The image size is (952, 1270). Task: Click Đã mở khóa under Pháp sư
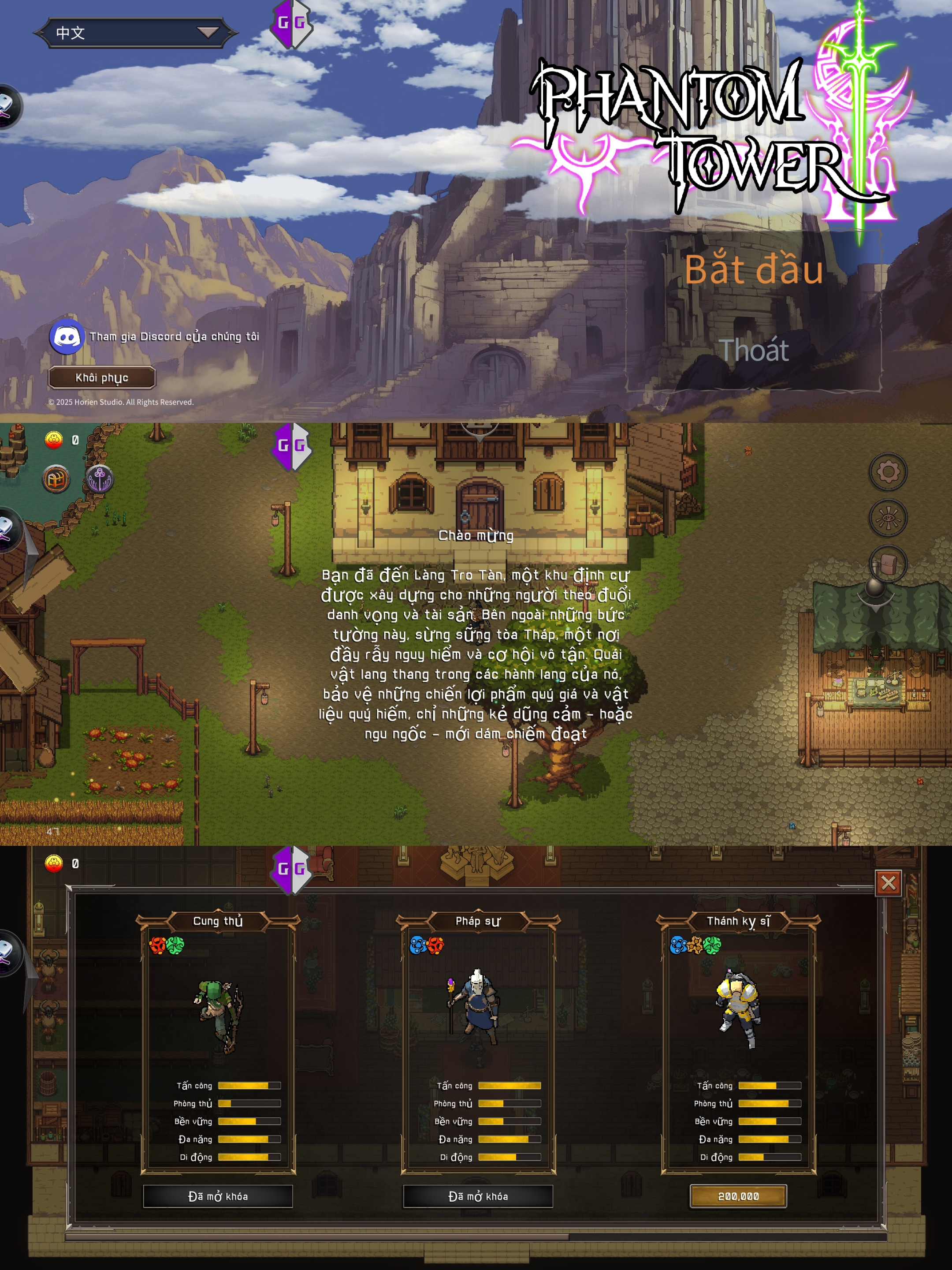478,1196
